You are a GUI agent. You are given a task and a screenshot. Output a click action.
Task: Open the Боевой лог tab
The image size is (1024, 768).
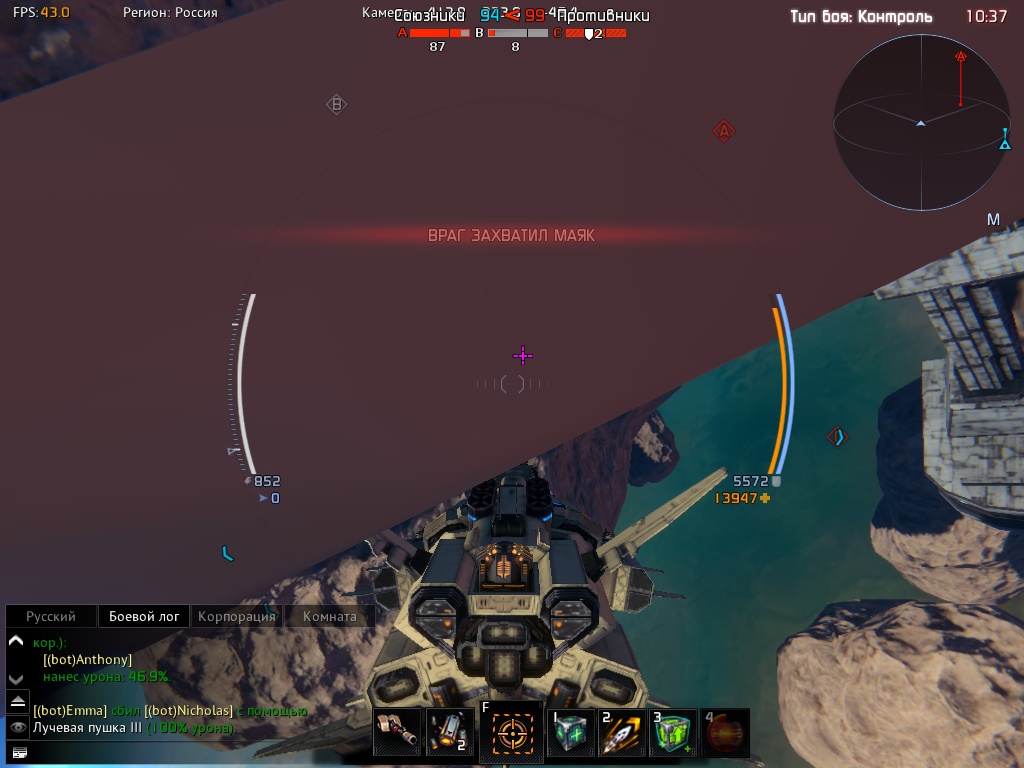click(x=144, y=617)
